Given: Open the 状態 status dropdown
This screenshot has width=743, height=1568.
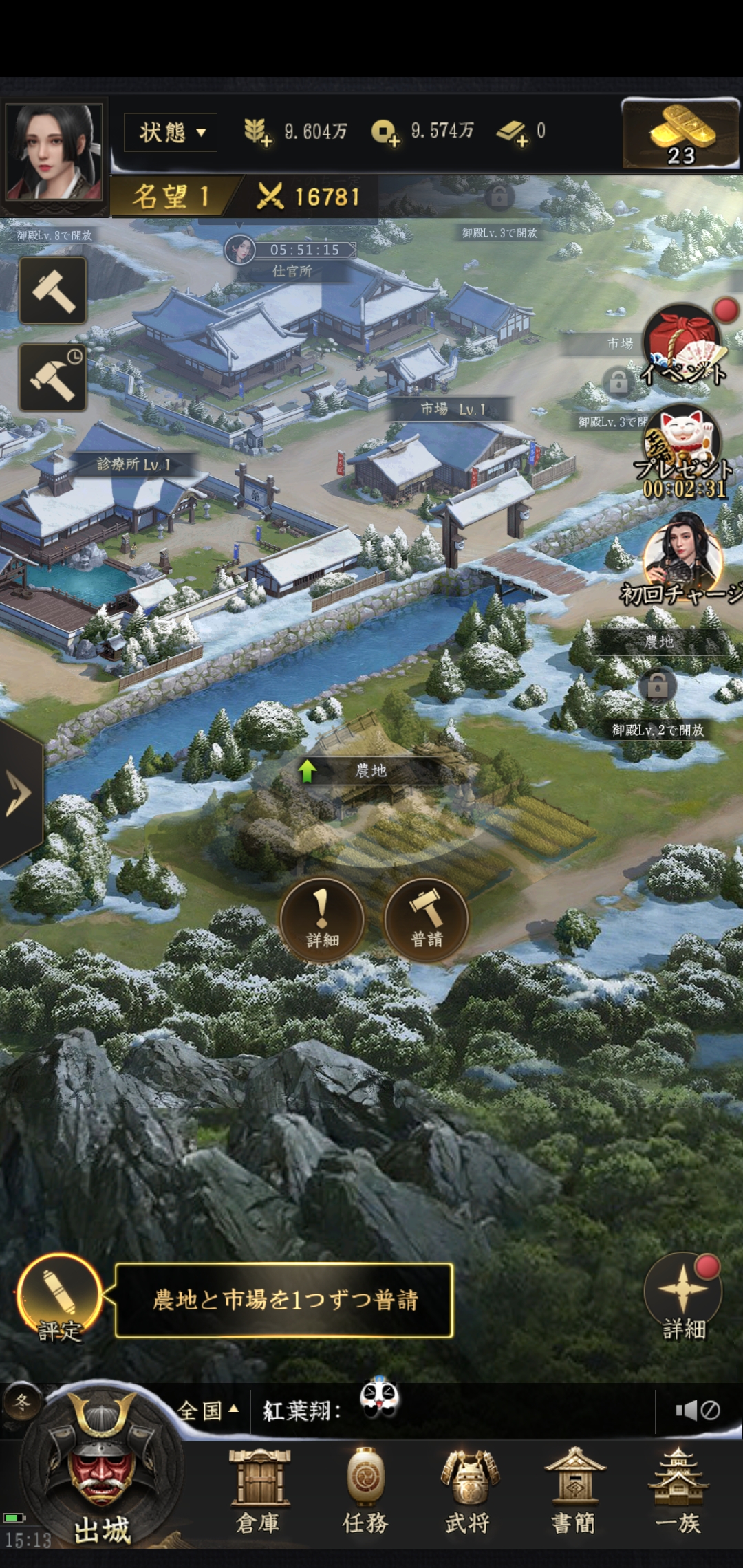Looking at the screenshot, I should tap(171, 132).
